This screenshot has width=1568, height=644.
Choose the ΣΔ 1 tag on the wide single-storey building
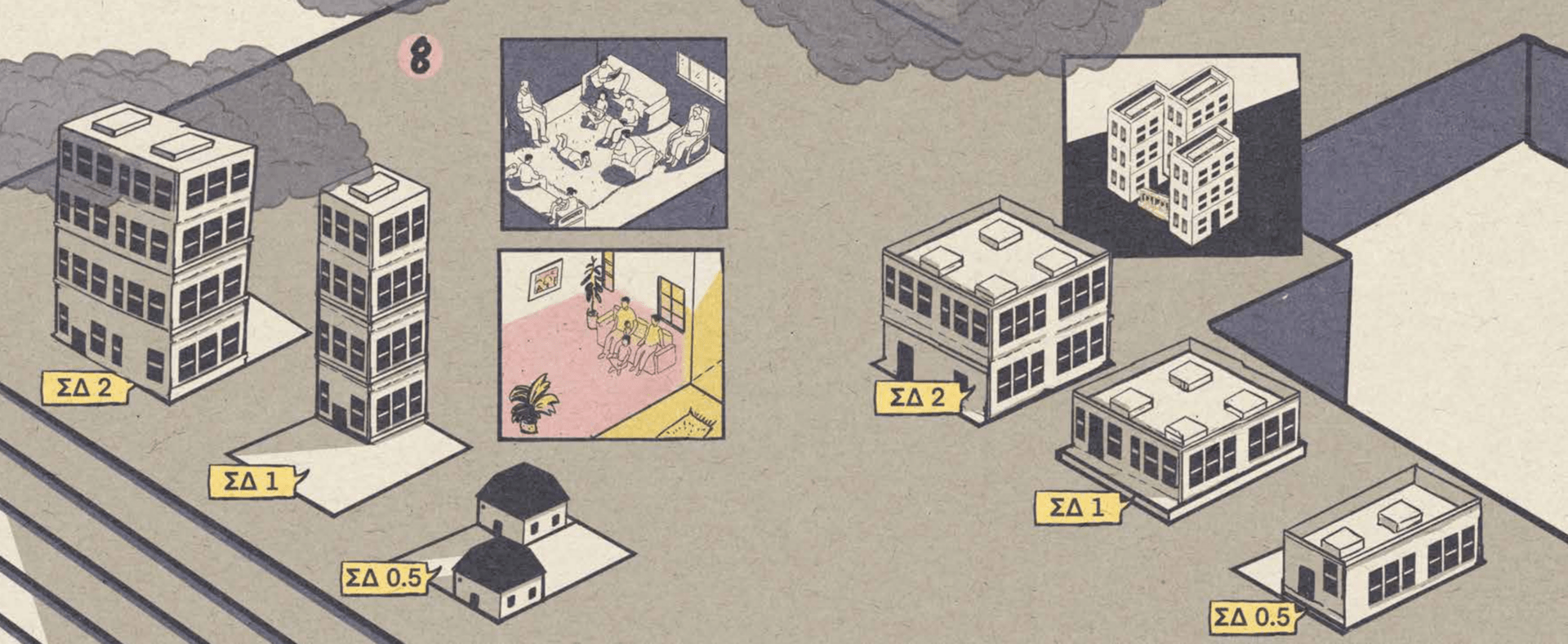(1078, 507)
